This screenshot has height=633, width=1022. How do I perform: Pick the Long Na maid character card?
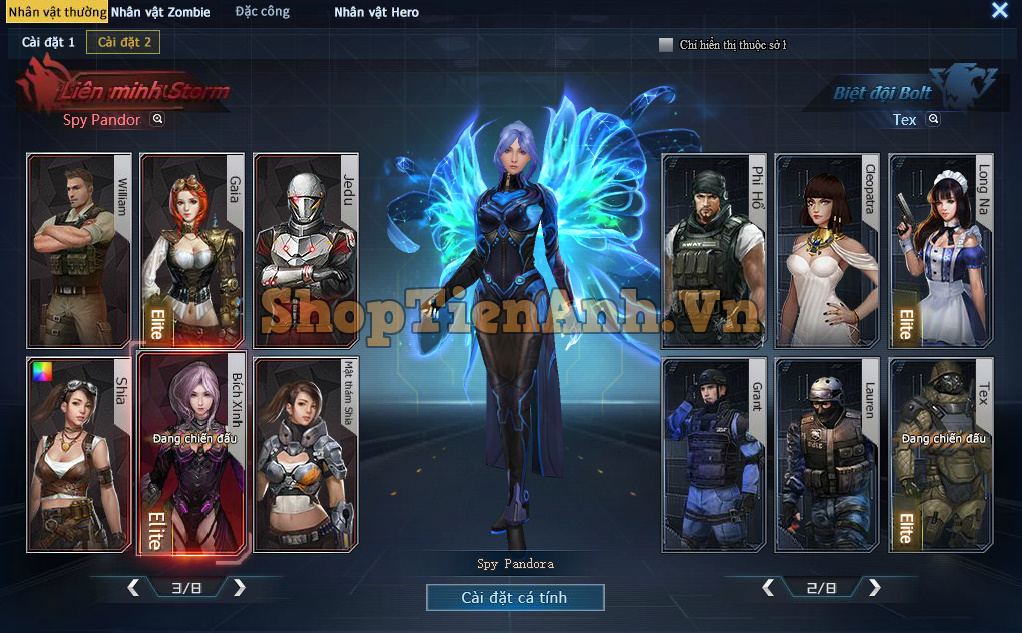click(941, 250)
